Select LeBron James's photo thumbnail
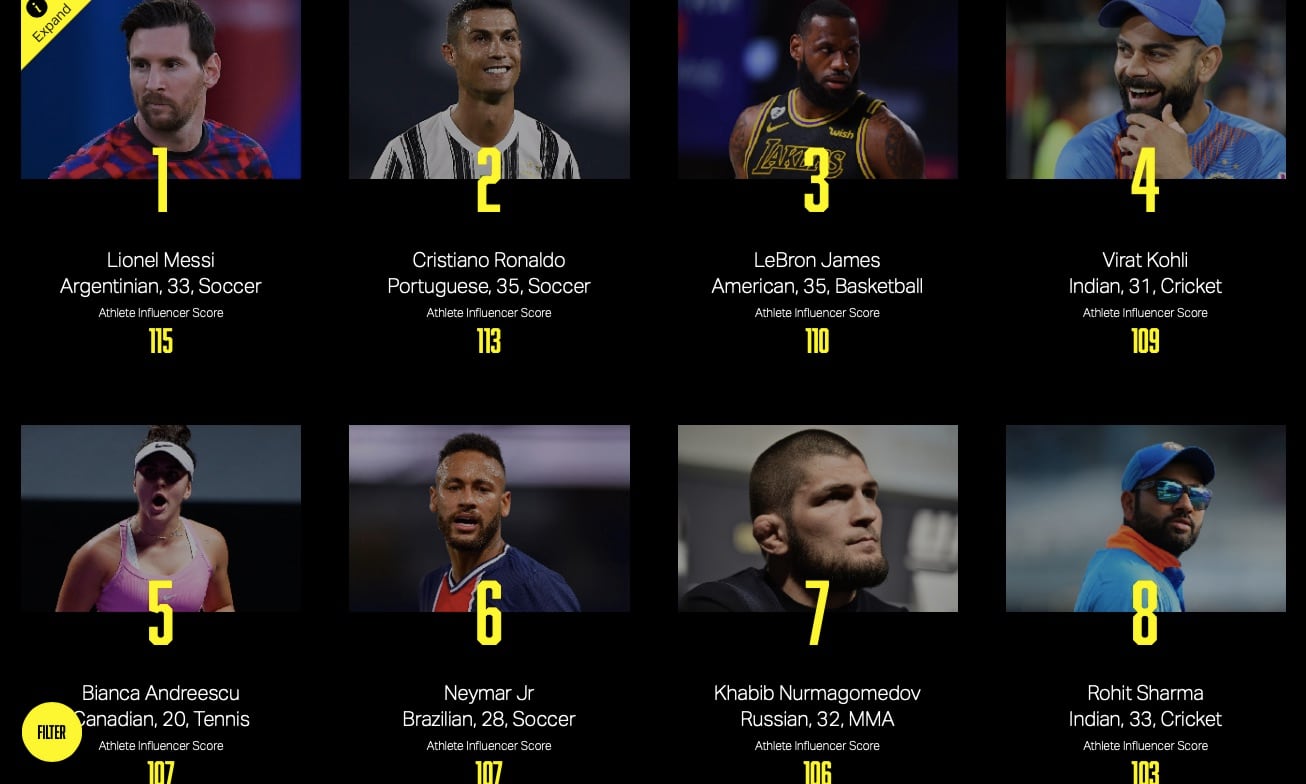1306x784 pixels. point(817,89)
